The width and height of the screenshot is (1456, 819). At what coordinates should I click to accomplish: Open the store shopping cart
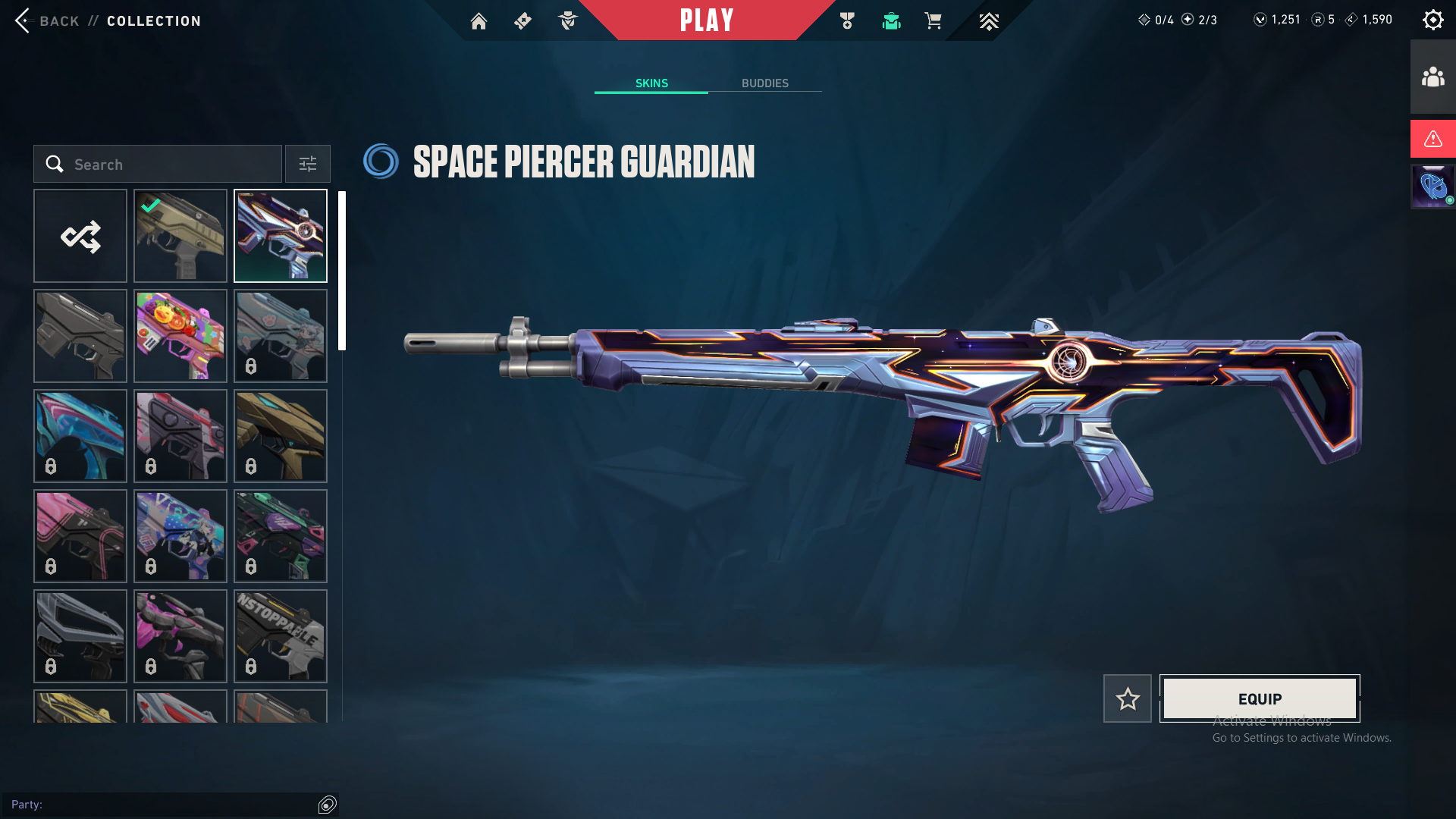(934, 21)
